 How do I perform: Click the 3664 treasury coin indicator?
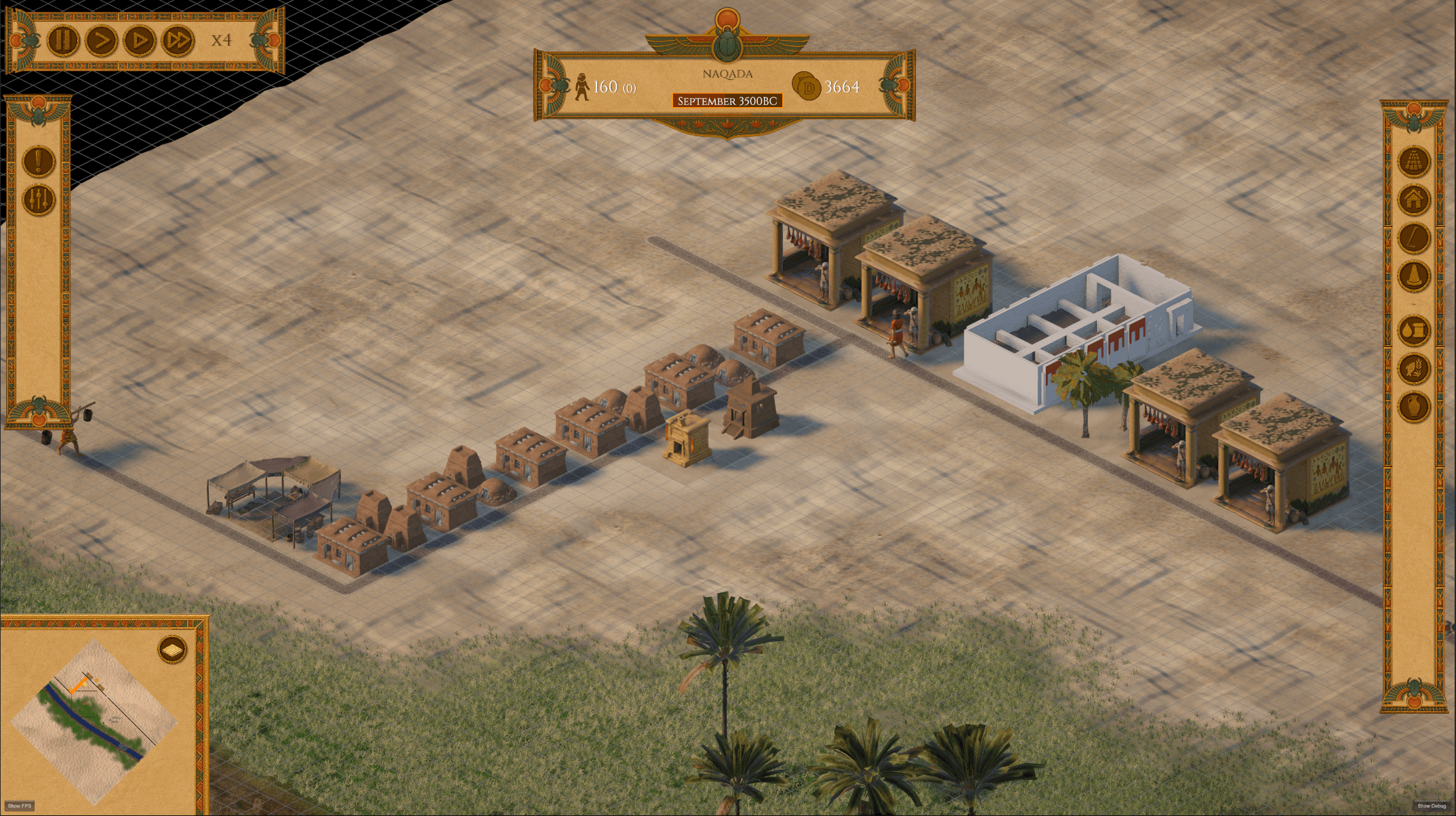pos(835,87)
